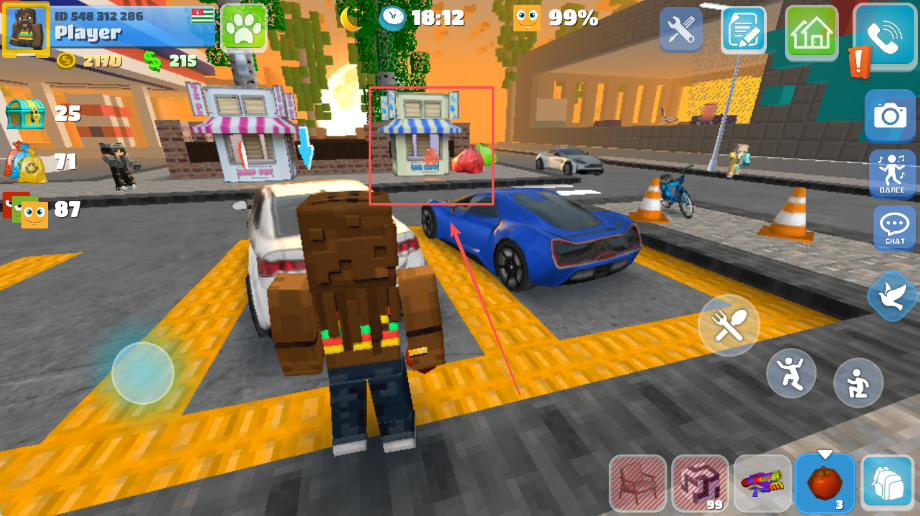Open the notes and pencil task list

pos(743,30)
